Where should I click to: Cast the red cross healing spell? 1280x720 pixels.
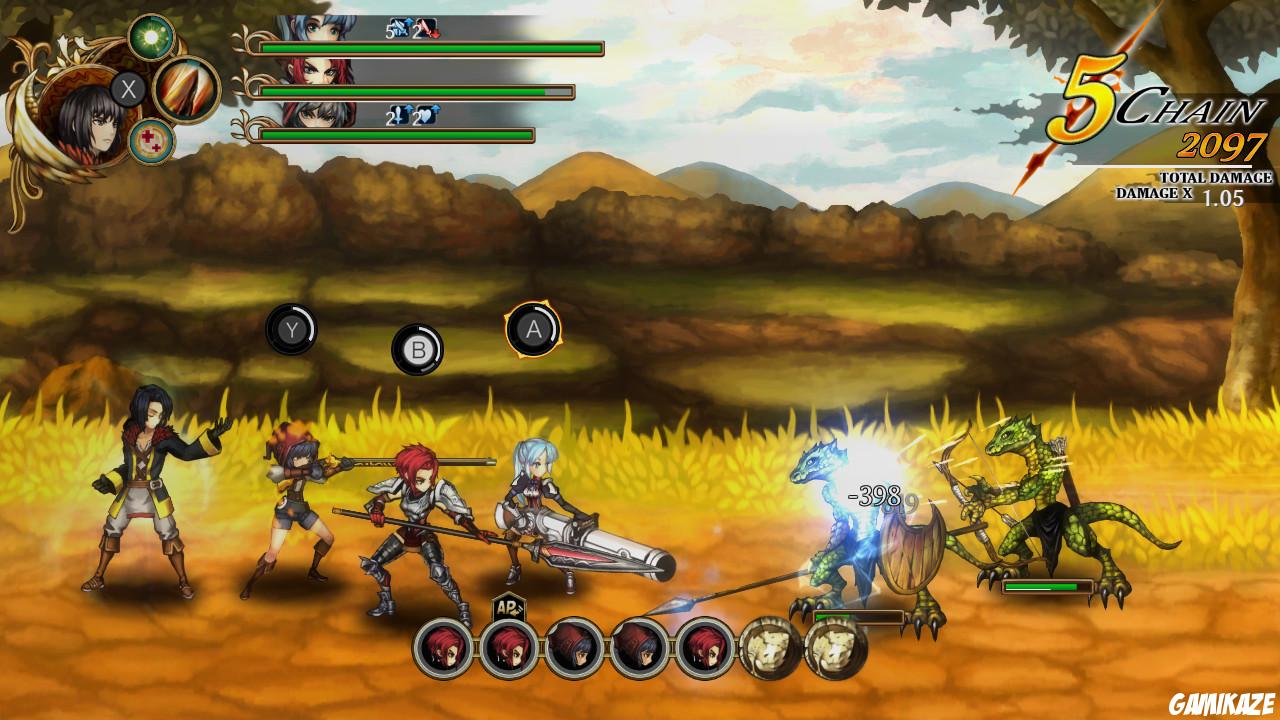click(152, 141)
